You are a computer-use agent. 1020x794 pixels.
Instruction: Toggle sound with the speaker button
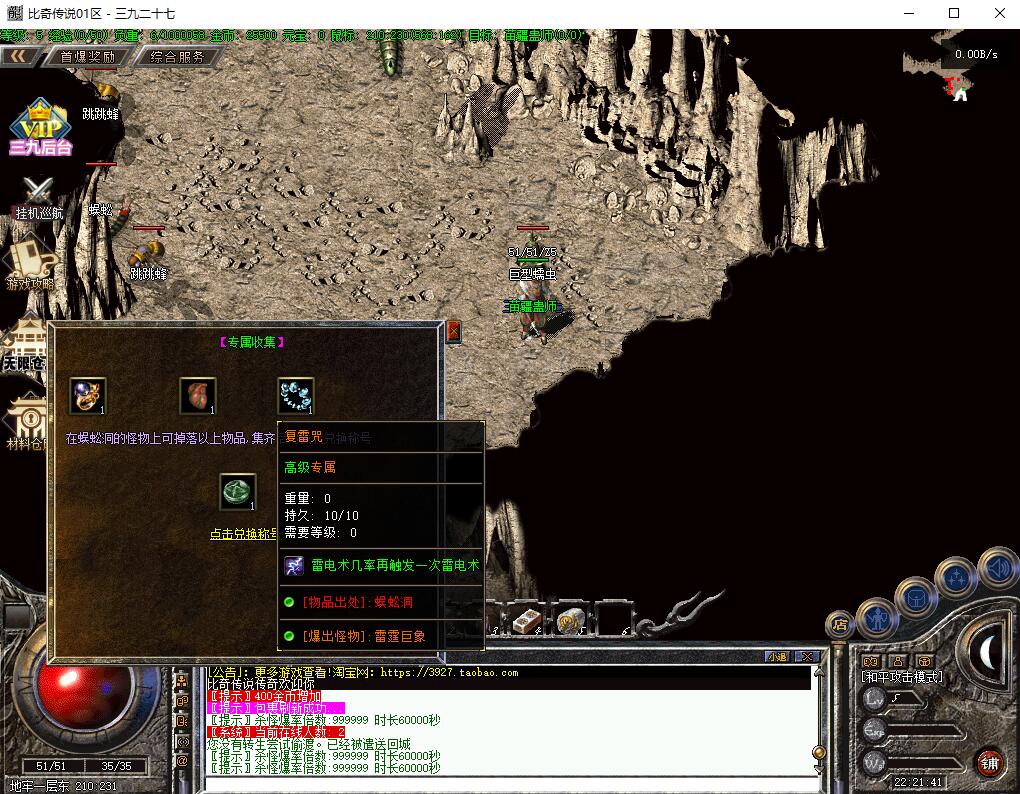[x=997, y=568]
